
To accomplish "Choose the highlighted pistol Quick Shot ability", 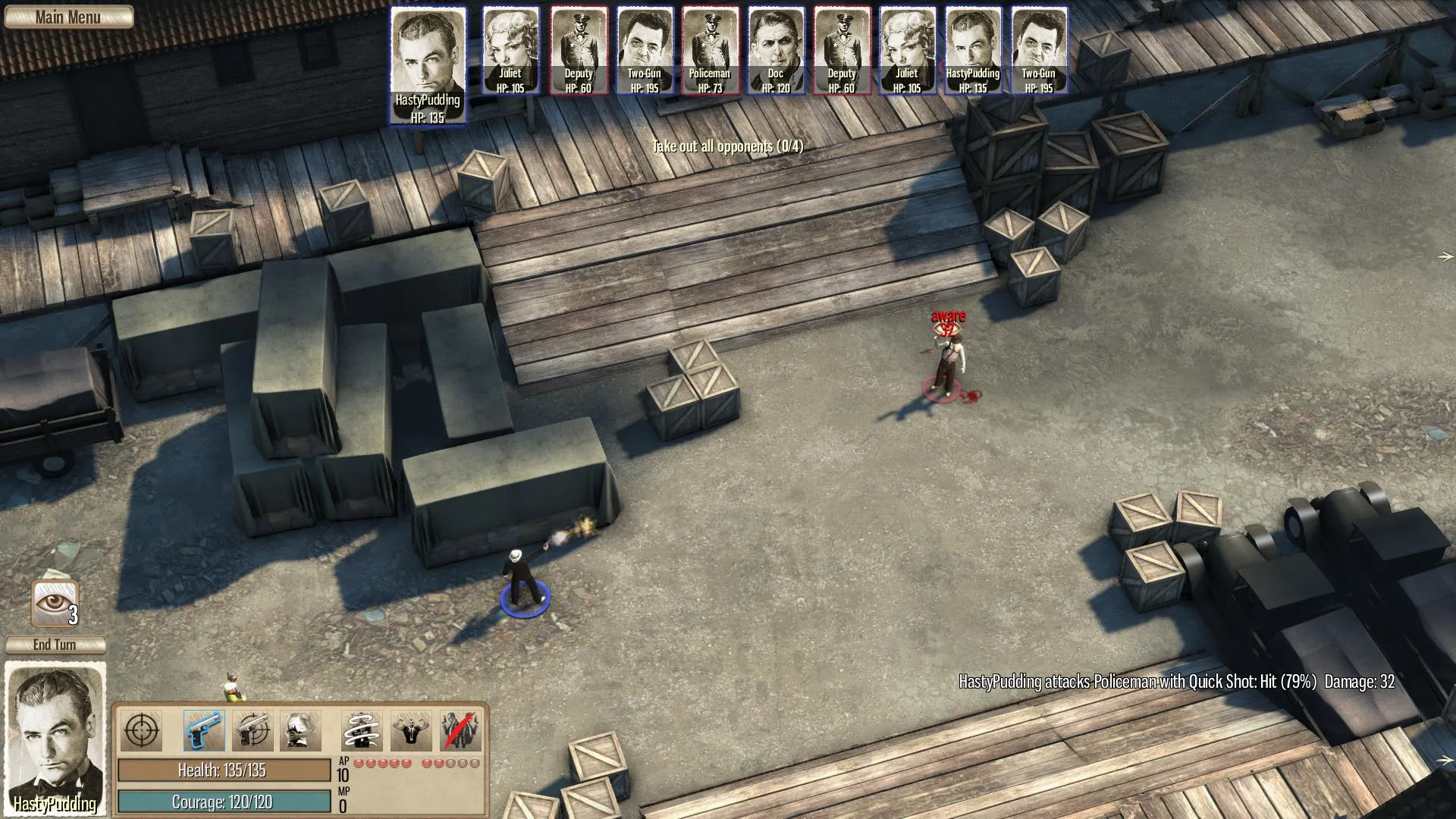I will tap(203, 731).
